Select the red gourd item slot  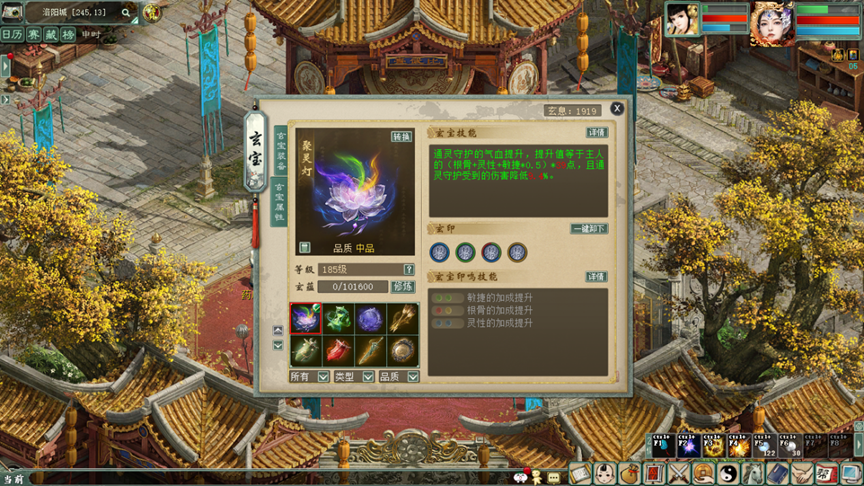[x=338, y=351]
